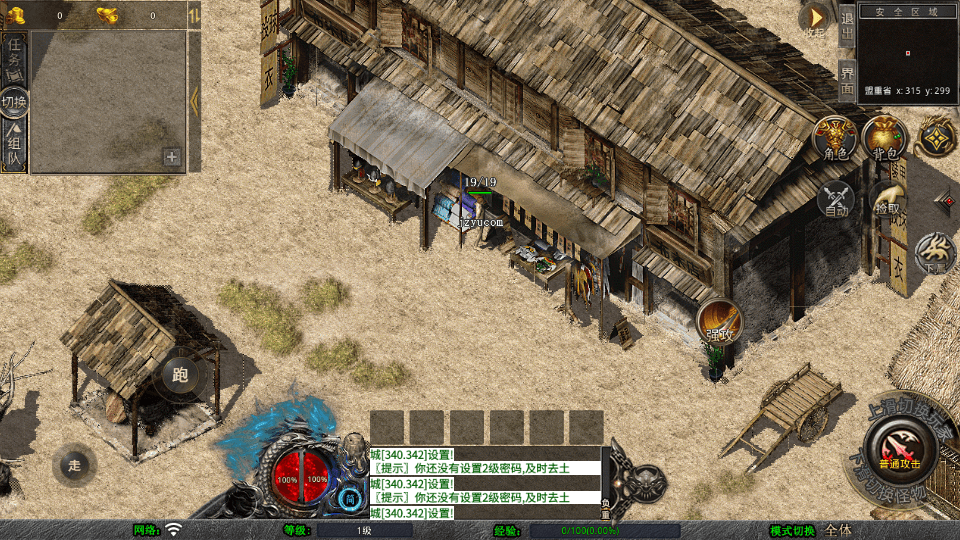Toggle the up-down arrows beside the currency bar

point(194,15)
